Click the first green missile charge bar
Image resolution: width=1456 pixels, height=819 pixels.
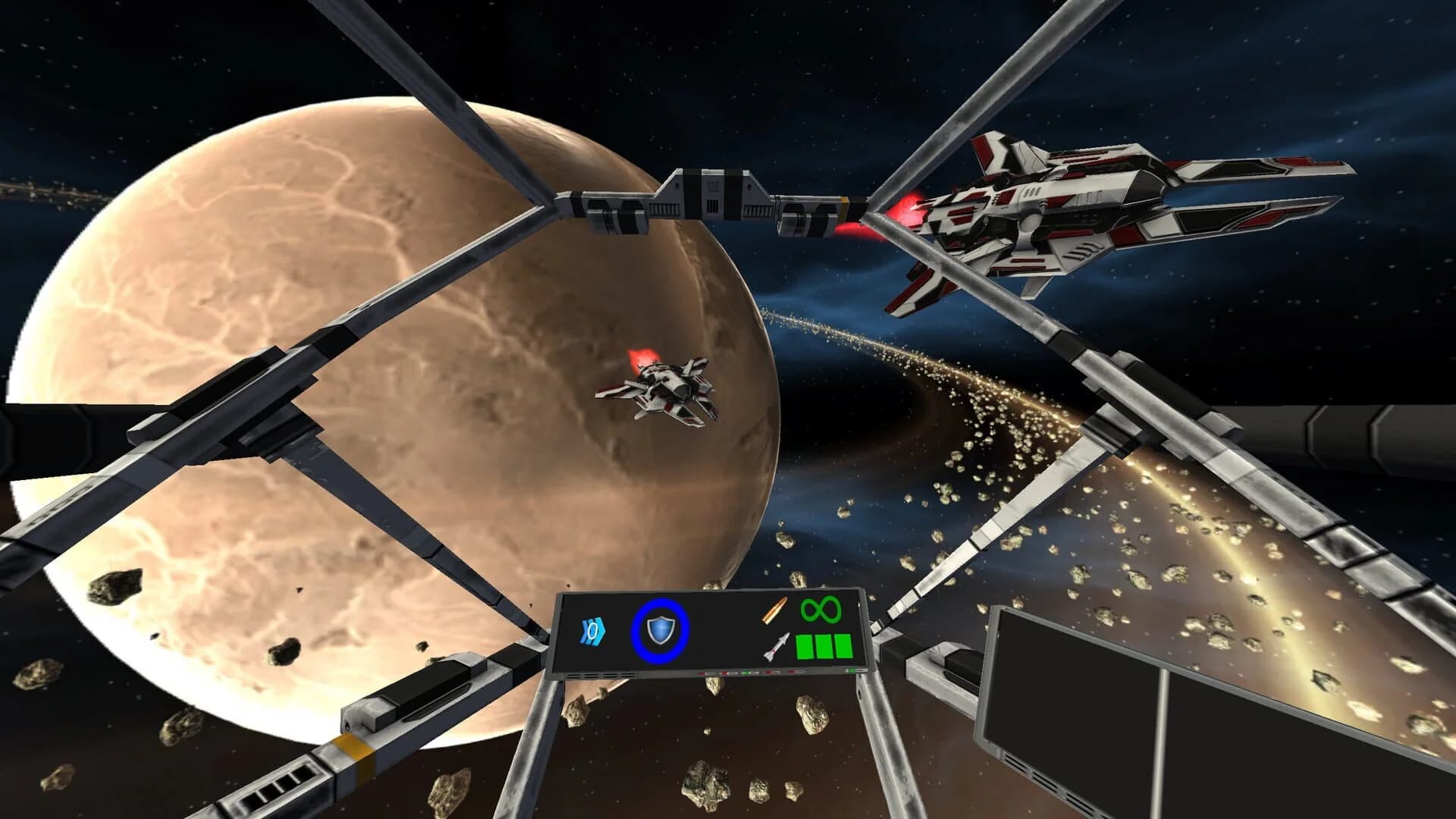pos(805,647)
